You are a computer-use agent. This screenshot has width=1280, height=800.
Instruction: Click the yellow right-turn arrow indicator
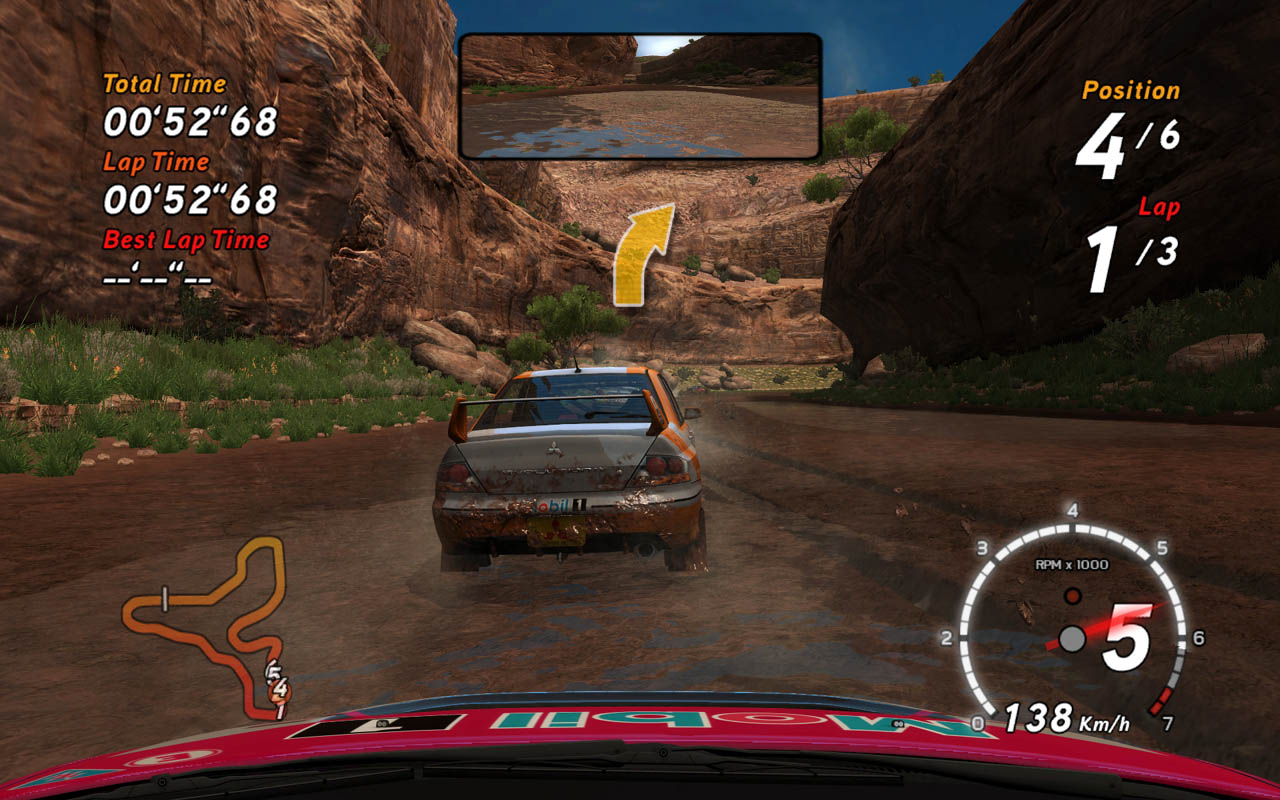[639, 255]
